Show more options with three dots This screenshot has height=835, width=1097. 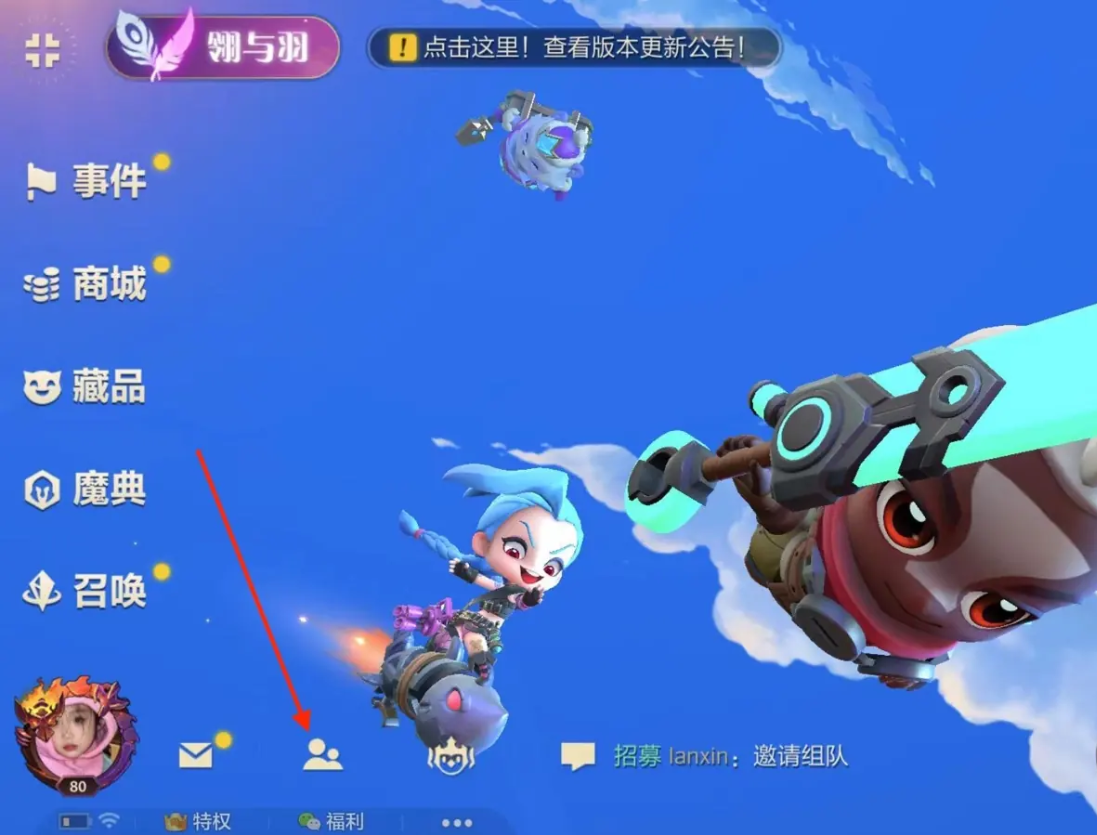(x=456, y=823)
